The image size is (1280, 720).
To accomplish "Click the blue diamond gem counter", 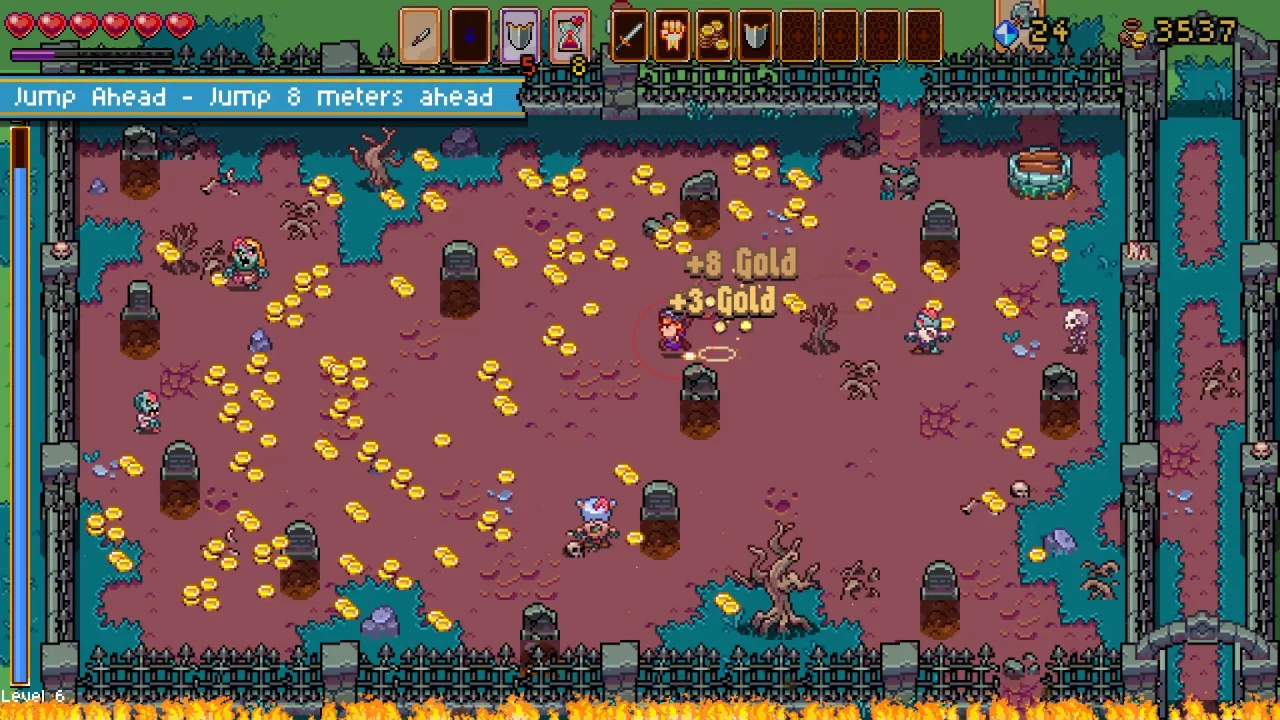I will click(1005, 33).
